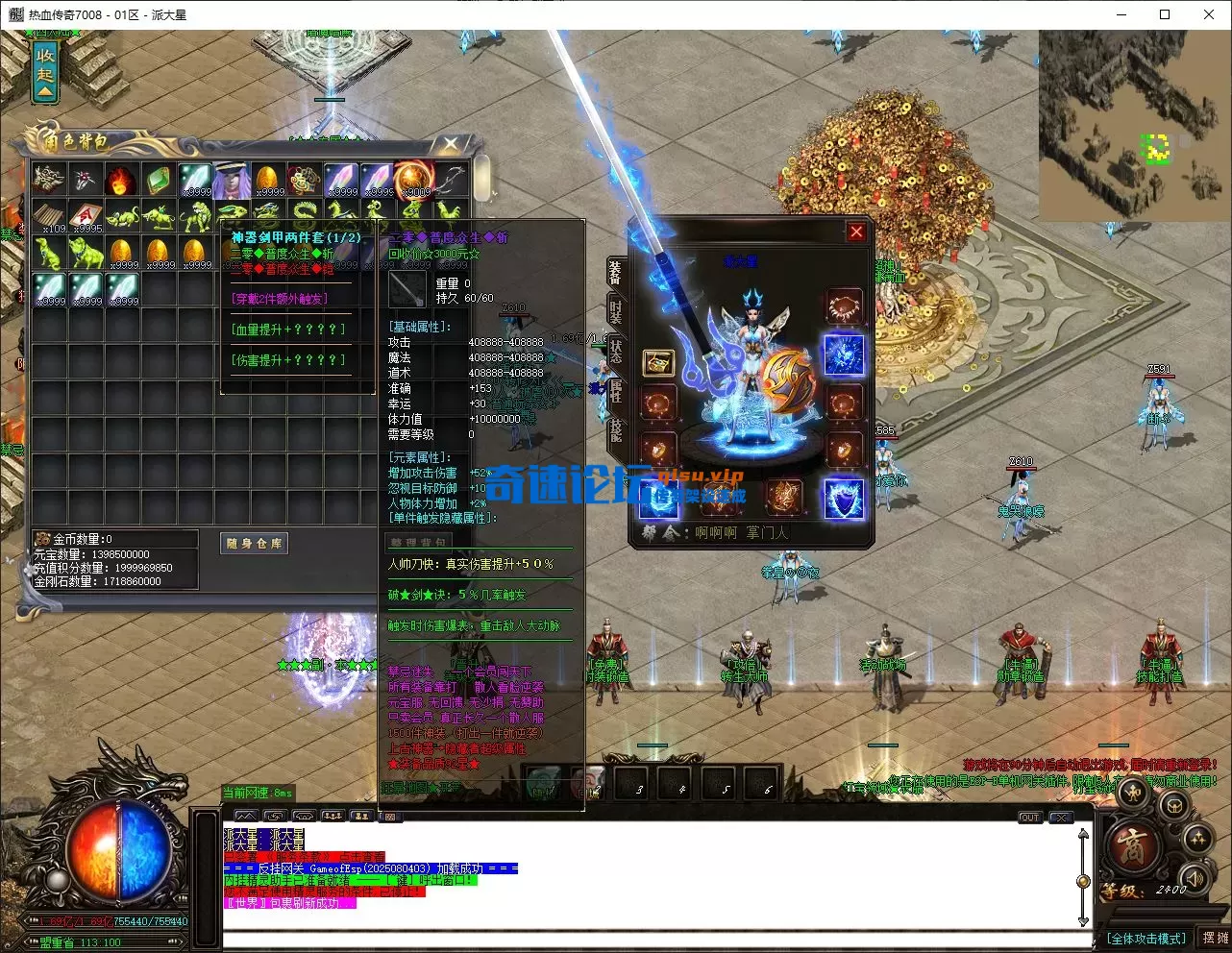Switch to the 状态 status tab
The height and width of the screenshot is (953, 1232).
point(615,352)
